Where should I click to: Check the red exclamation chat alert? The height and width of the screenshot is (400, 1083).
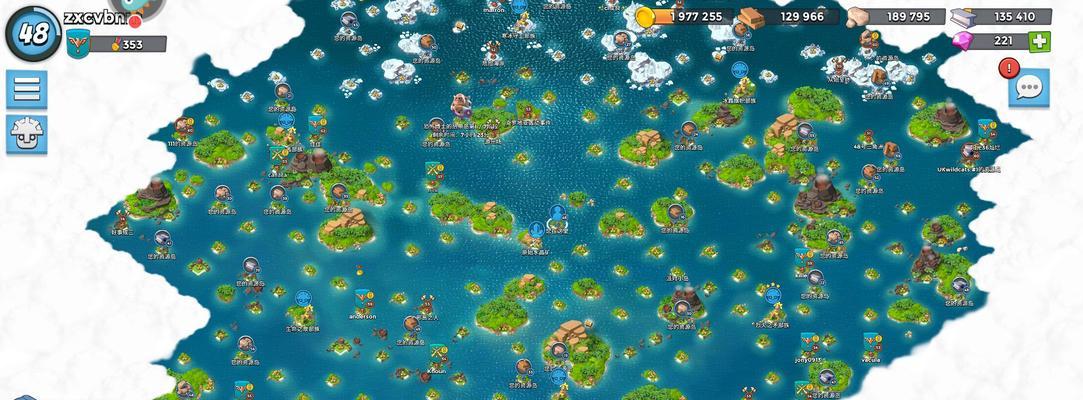(x=1008, y=68)
